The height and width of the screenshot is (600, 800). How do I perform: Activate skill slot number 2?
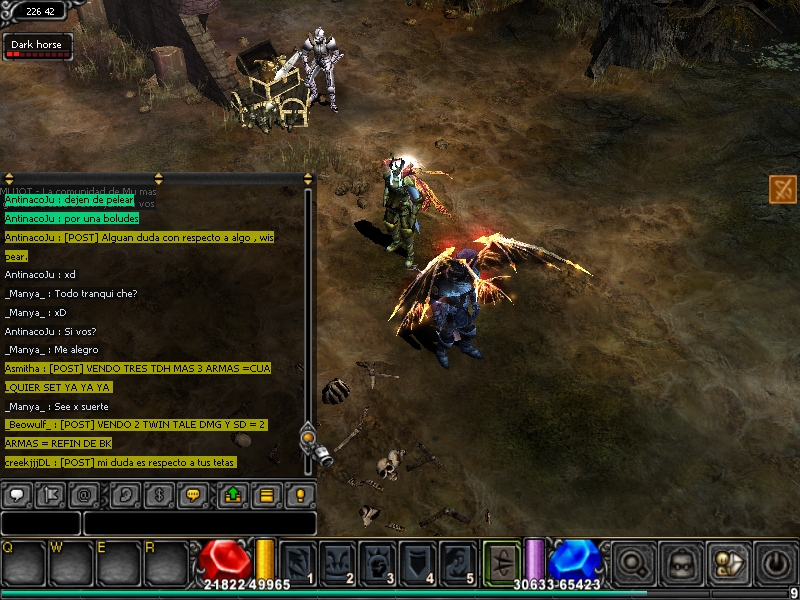338,563
